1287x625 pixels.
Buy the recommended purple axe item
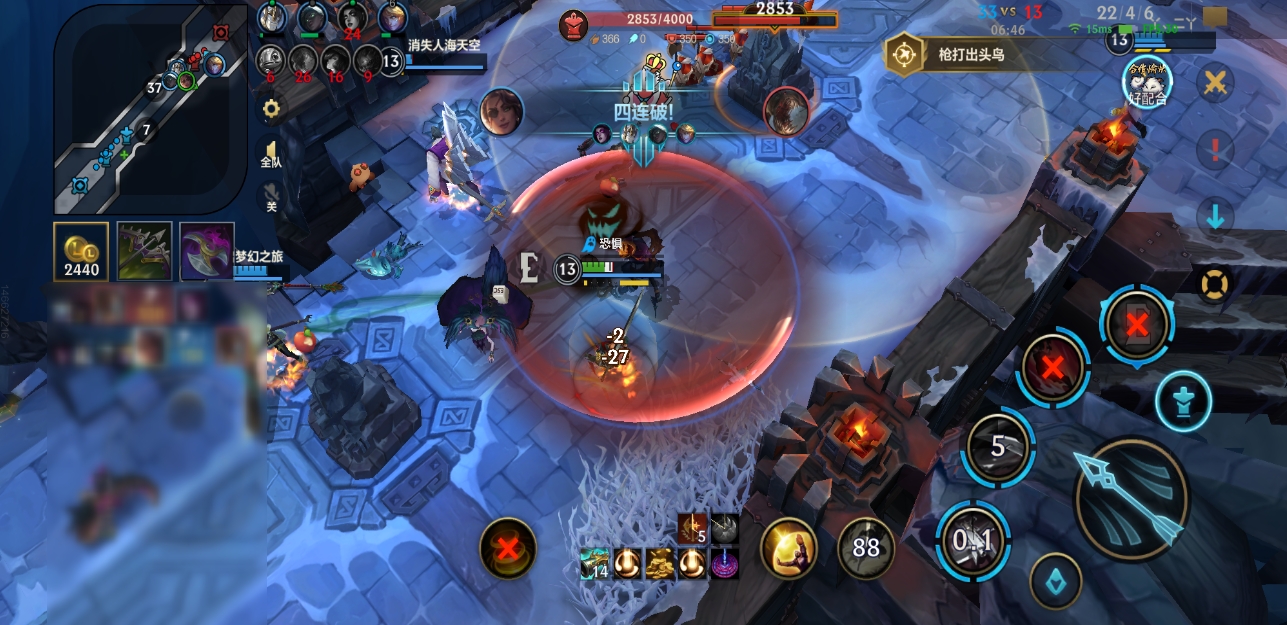(x=207, y=251)
